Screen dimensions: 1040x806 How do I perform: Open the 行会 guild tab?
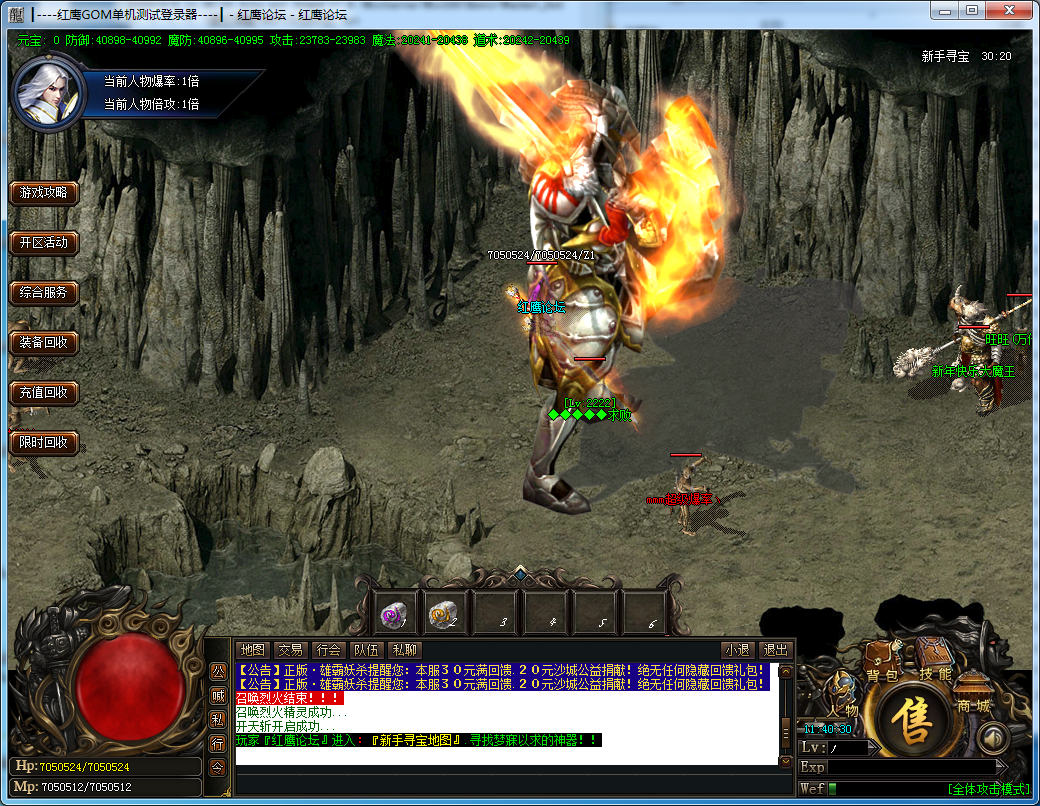tap(327, 649)
